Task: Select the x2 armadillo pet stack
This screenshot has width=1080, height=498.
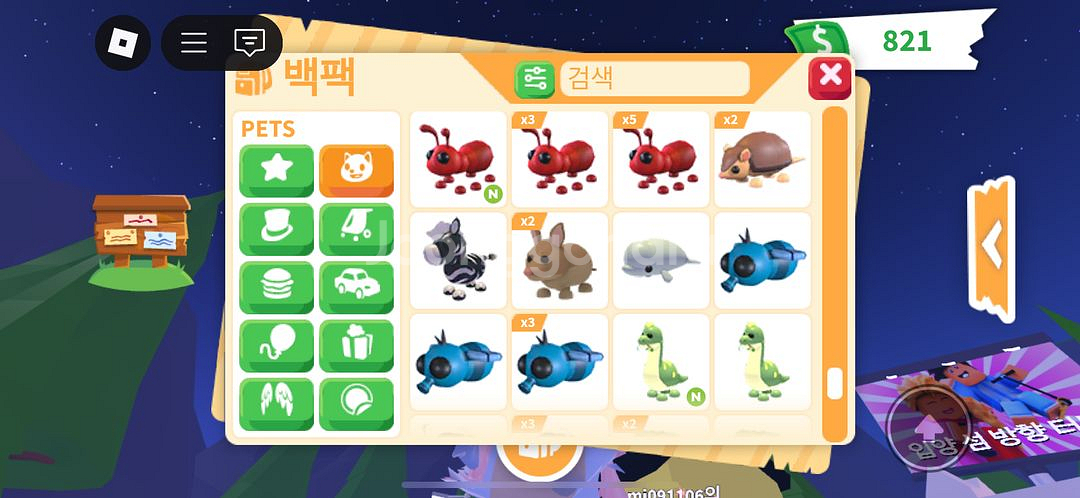Action: (x=762, y=159)
